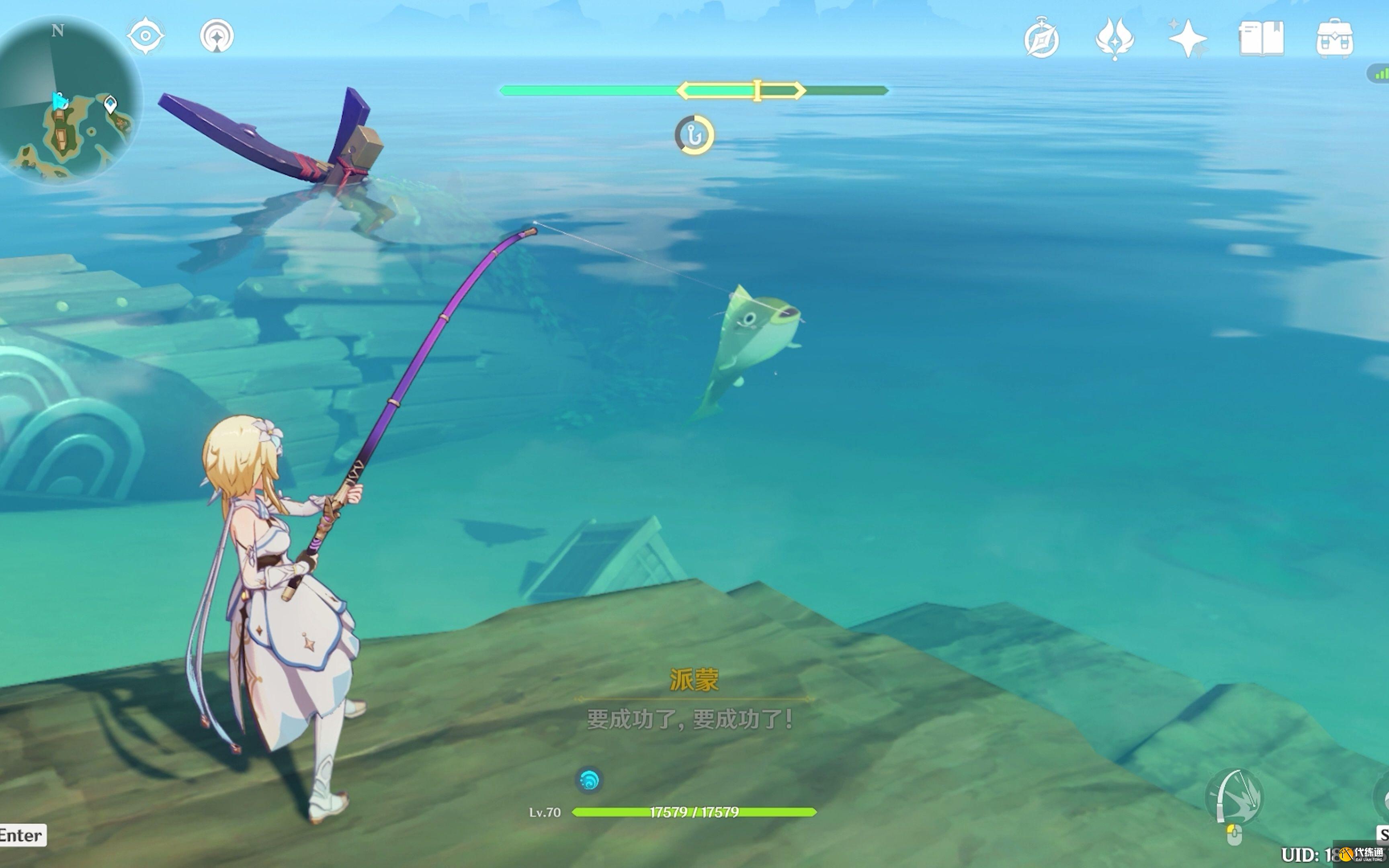Open the winged battle pass icon
The image size is (1389, 868).
(x=1114, y=39)
